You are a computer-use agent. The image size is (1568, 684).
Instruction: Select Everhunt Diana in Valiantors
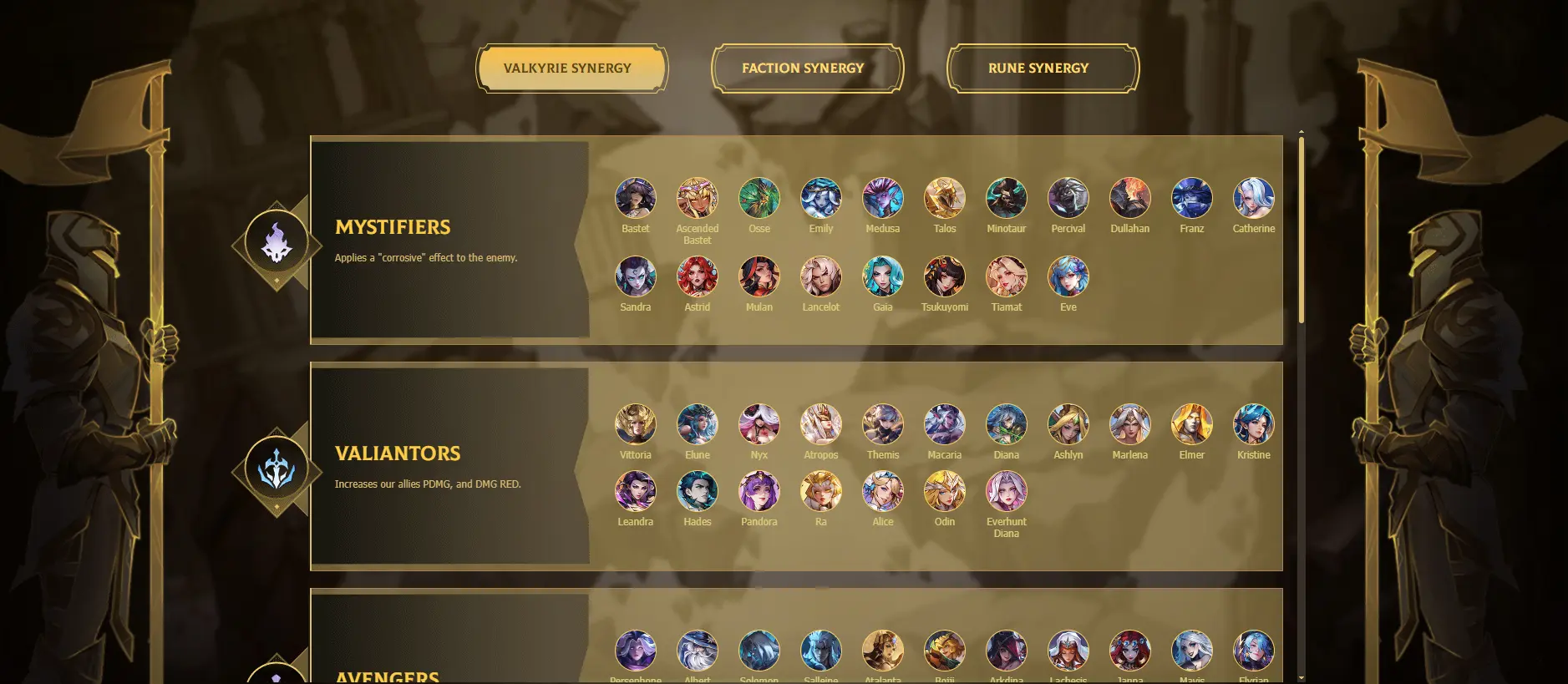coord(1007,492)
